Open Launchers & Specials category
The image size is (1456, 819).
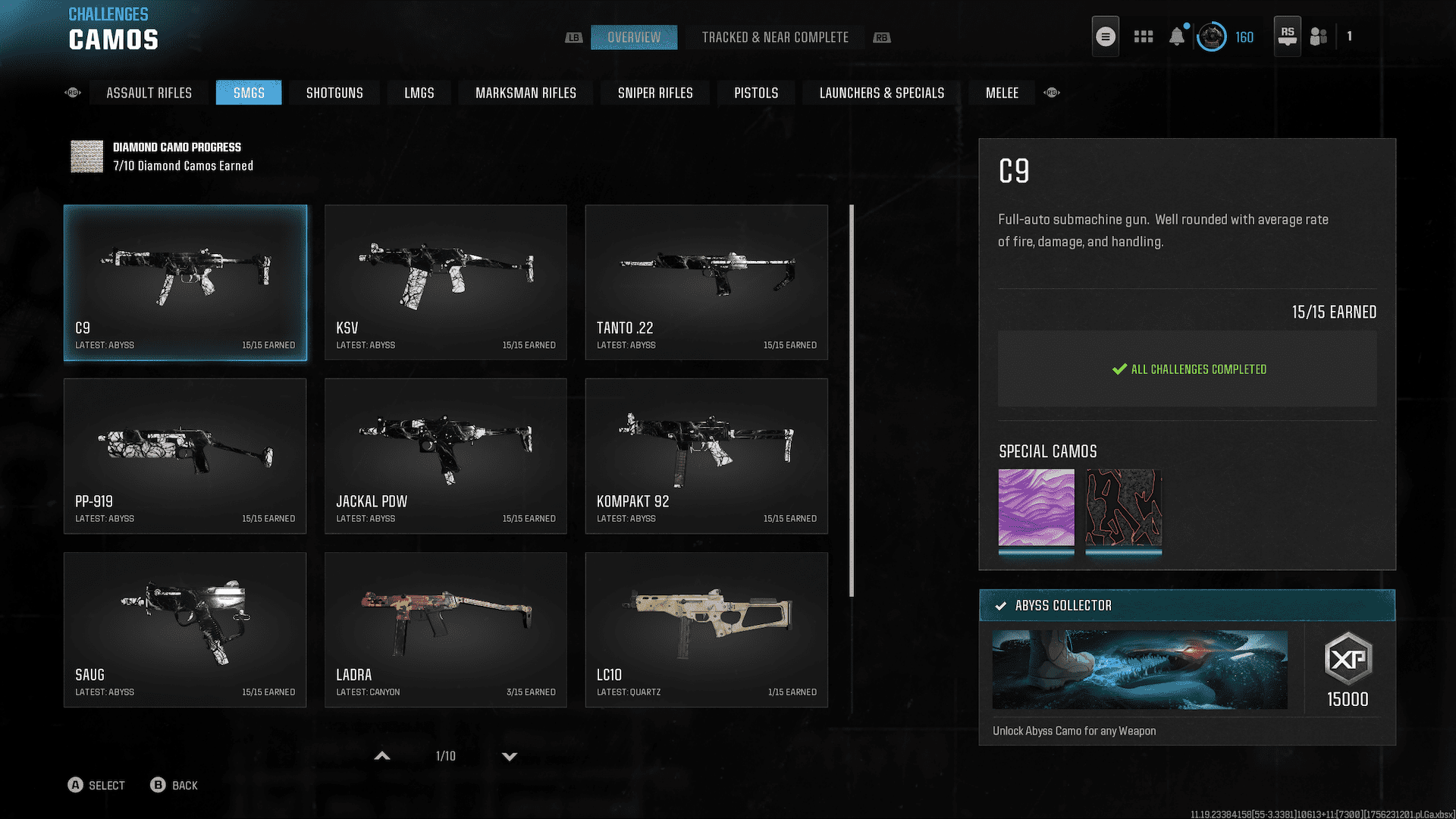coord(881,93)
